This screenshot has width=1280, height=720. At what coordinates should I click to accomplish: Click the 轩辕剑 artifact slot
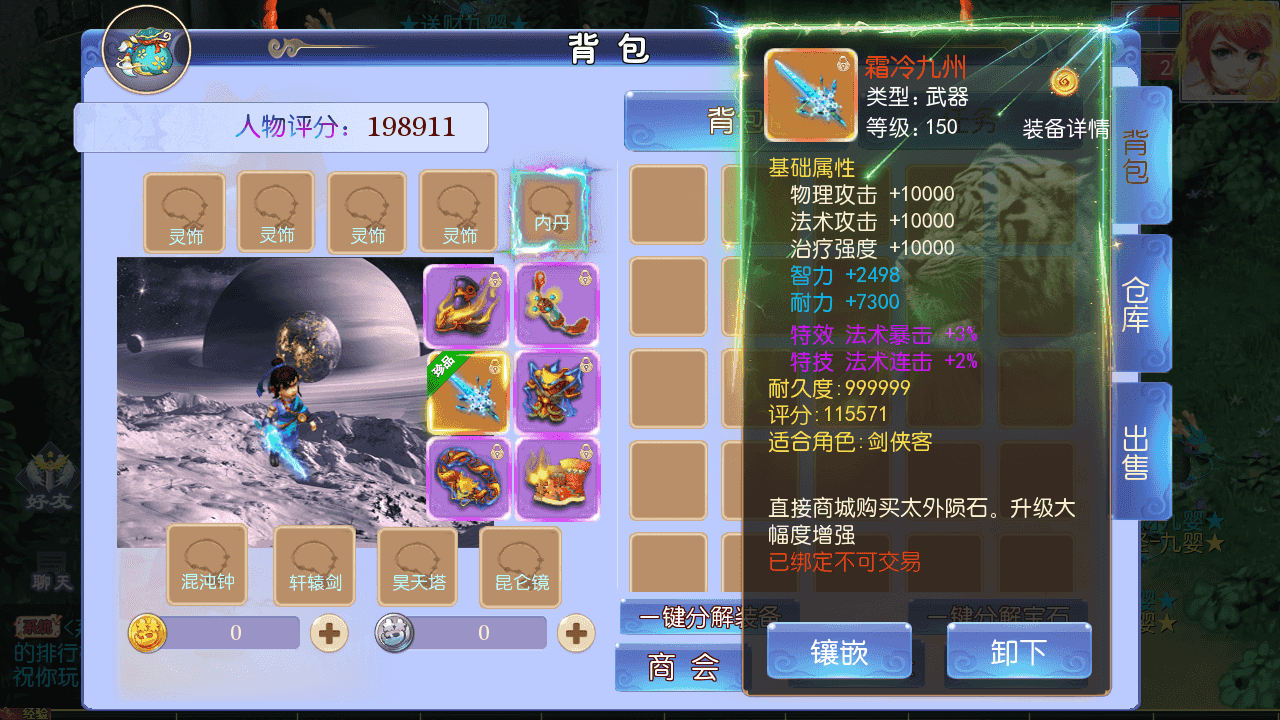(x=314, y=566)
